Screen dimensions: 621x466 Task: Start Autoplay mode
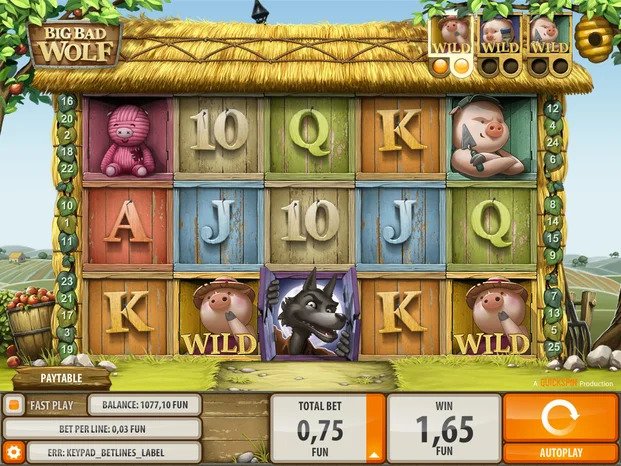pyautogui.click(x=559, y=451)
